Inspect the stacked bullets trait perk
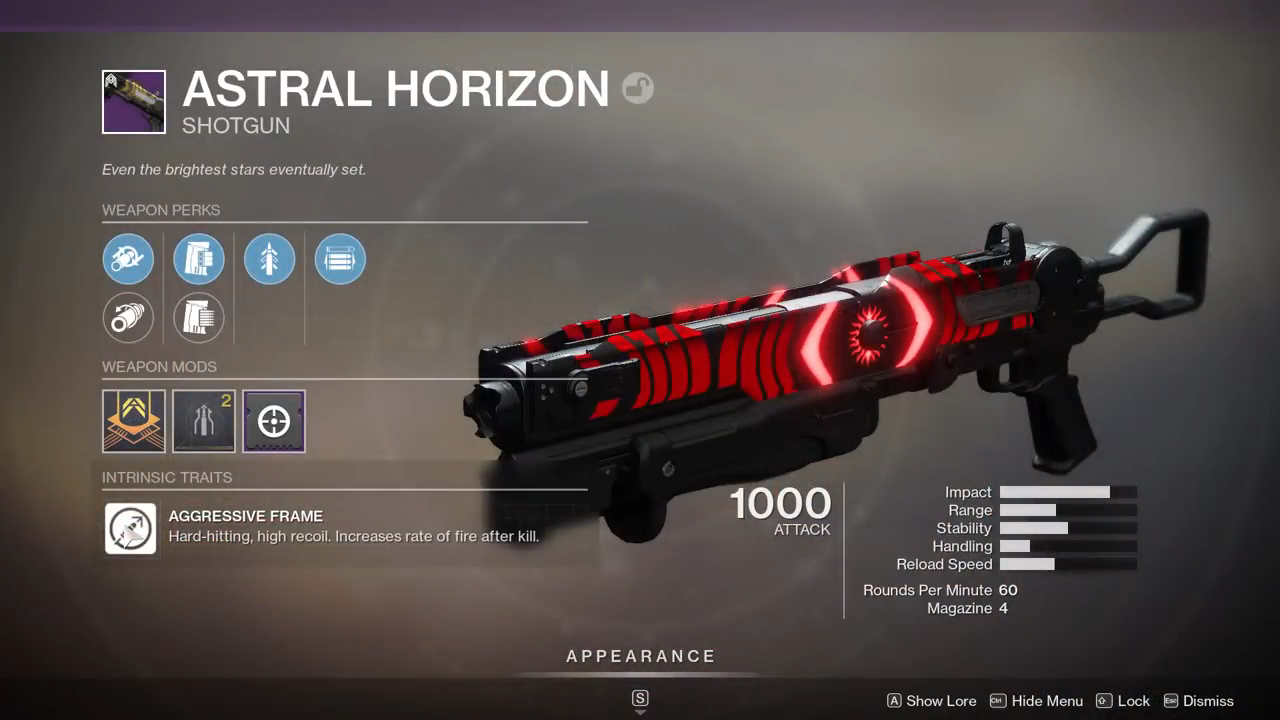The width and height of the screenshot is (1280, 720). coord(340,259)
